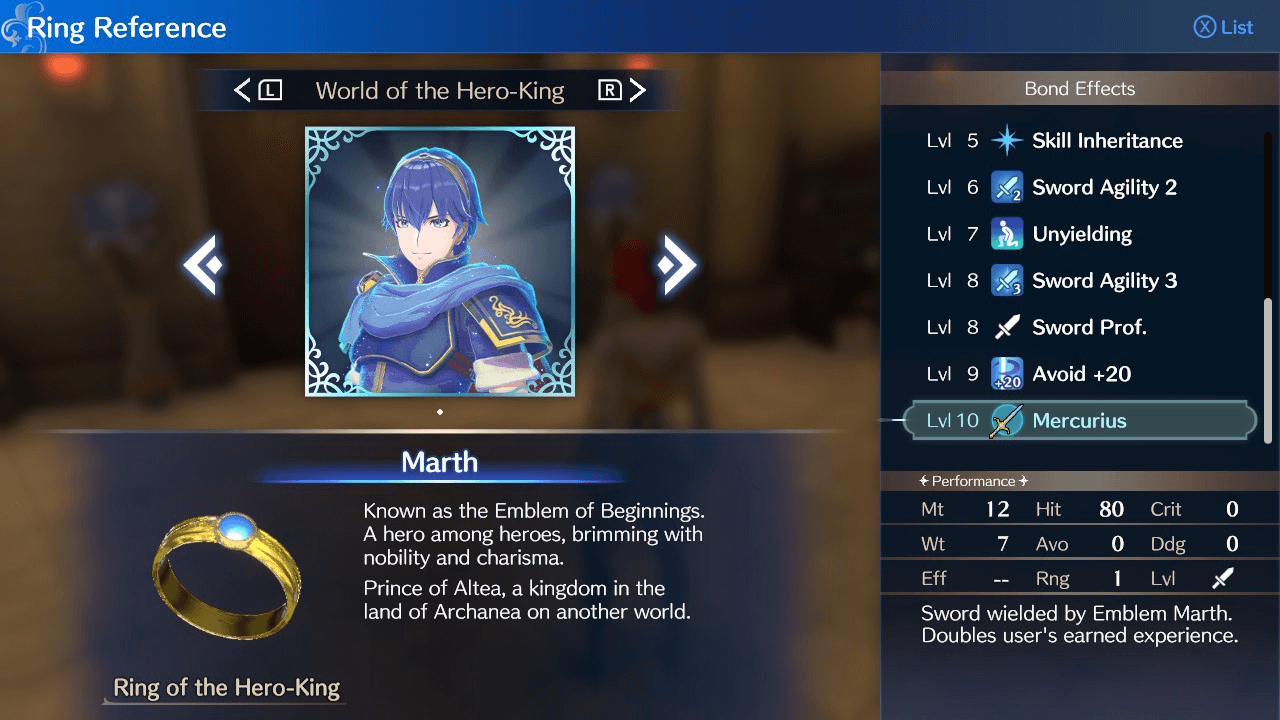Screen dimensions: 1280x720
Task: Select the Skill Inheritance star icon
Action: [1008, 140]
